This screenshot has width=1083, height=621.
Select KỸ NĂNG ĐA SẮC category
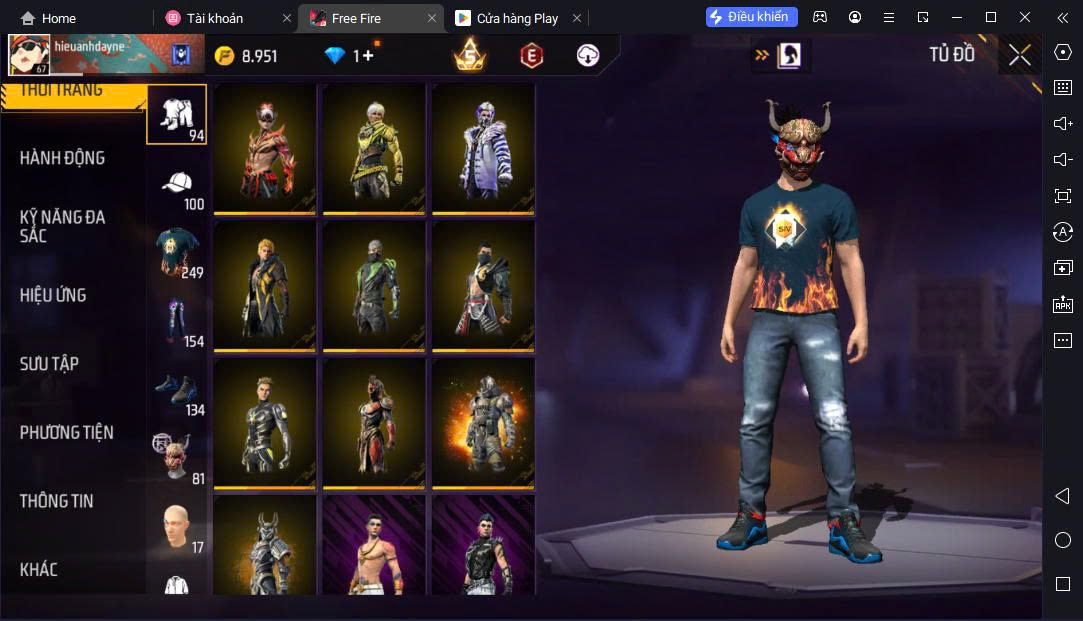62,226
